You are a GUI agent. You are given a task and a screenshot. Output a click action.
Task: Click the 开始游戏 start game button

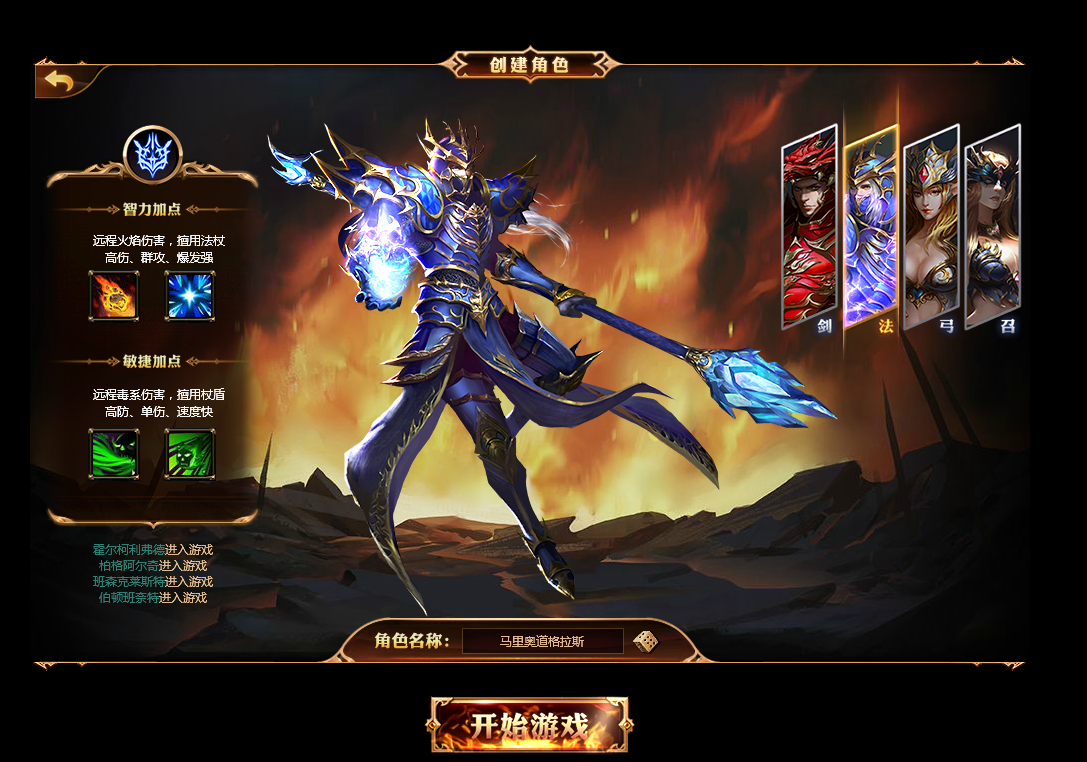[x=529, y=725]
